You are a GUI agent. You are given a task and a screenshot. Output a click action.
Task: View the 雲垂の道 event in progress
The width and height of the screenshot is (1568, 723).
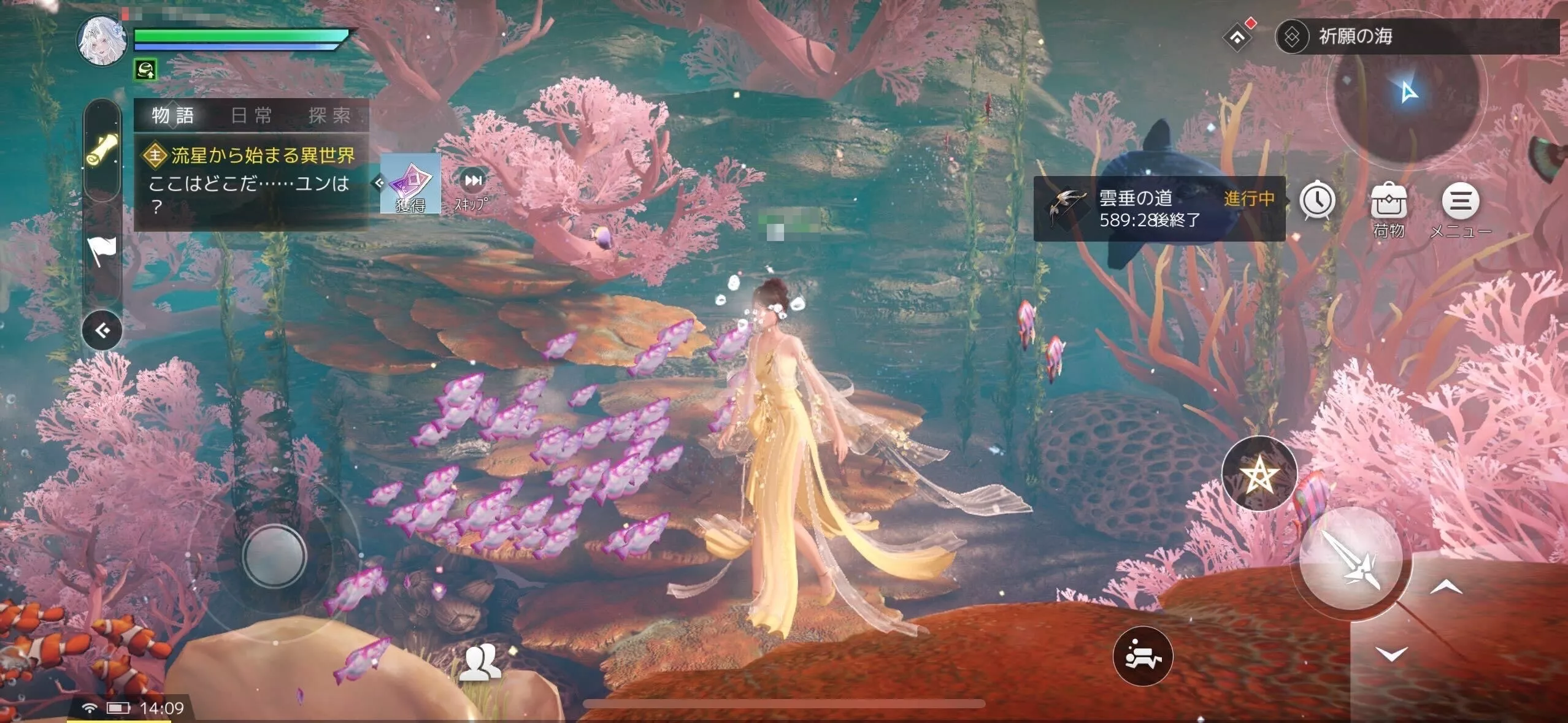tap(1158, 208)
